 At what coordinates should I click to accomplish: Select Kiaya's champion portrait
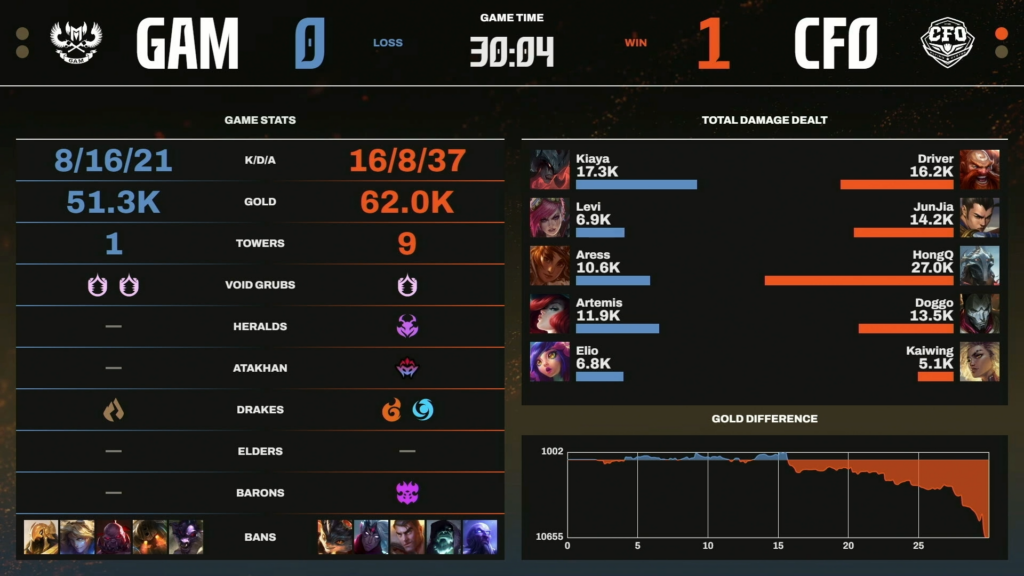click(x=549, y=169)
